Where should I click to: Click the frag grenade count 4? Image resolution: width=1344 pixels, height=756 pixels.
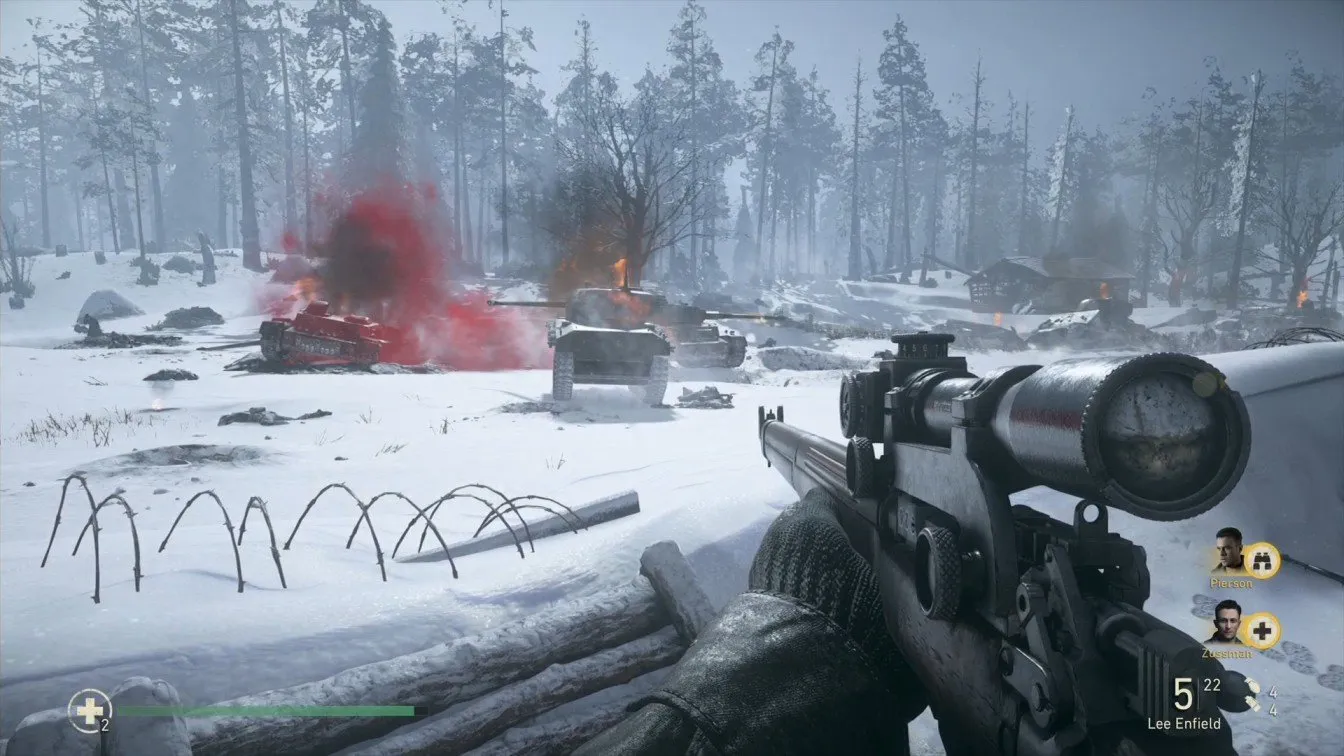1273,691
